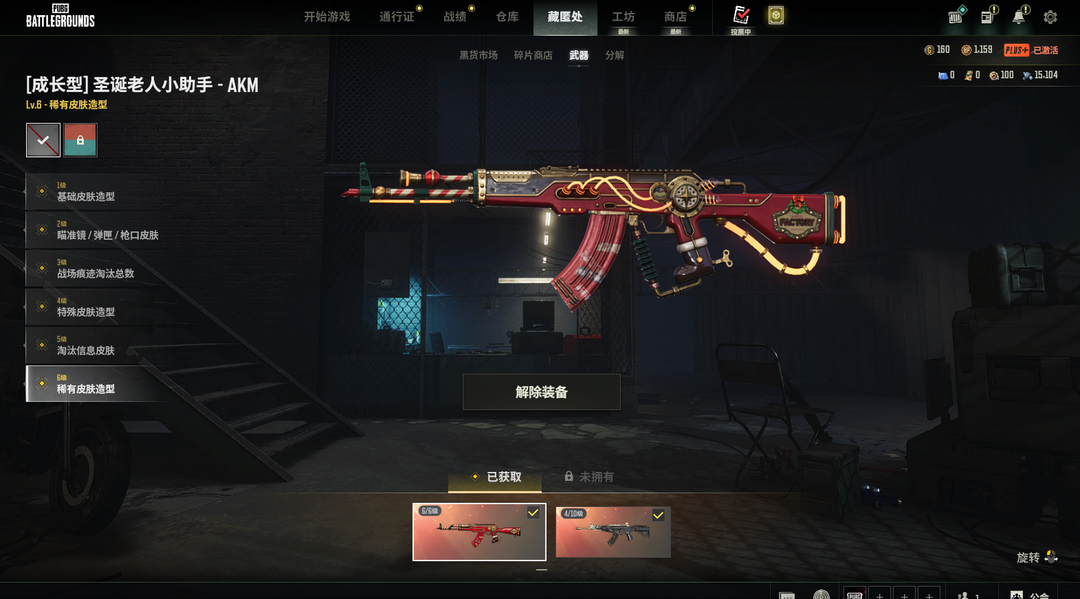
Task: Select the red Christmas AKM thumbnail
Action: (x=479, y=532)
